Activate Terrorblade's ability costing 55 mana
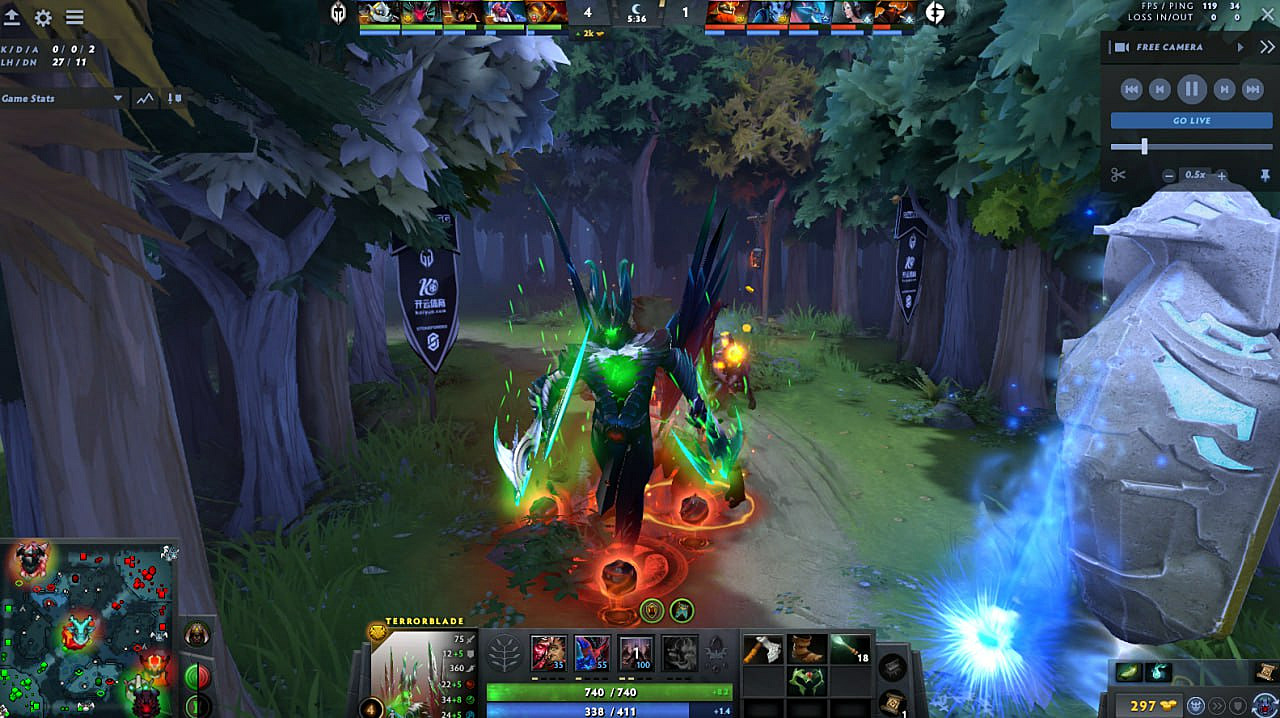Image resolution: width=1280 pixels, height=718 pixels. [591, 653]
